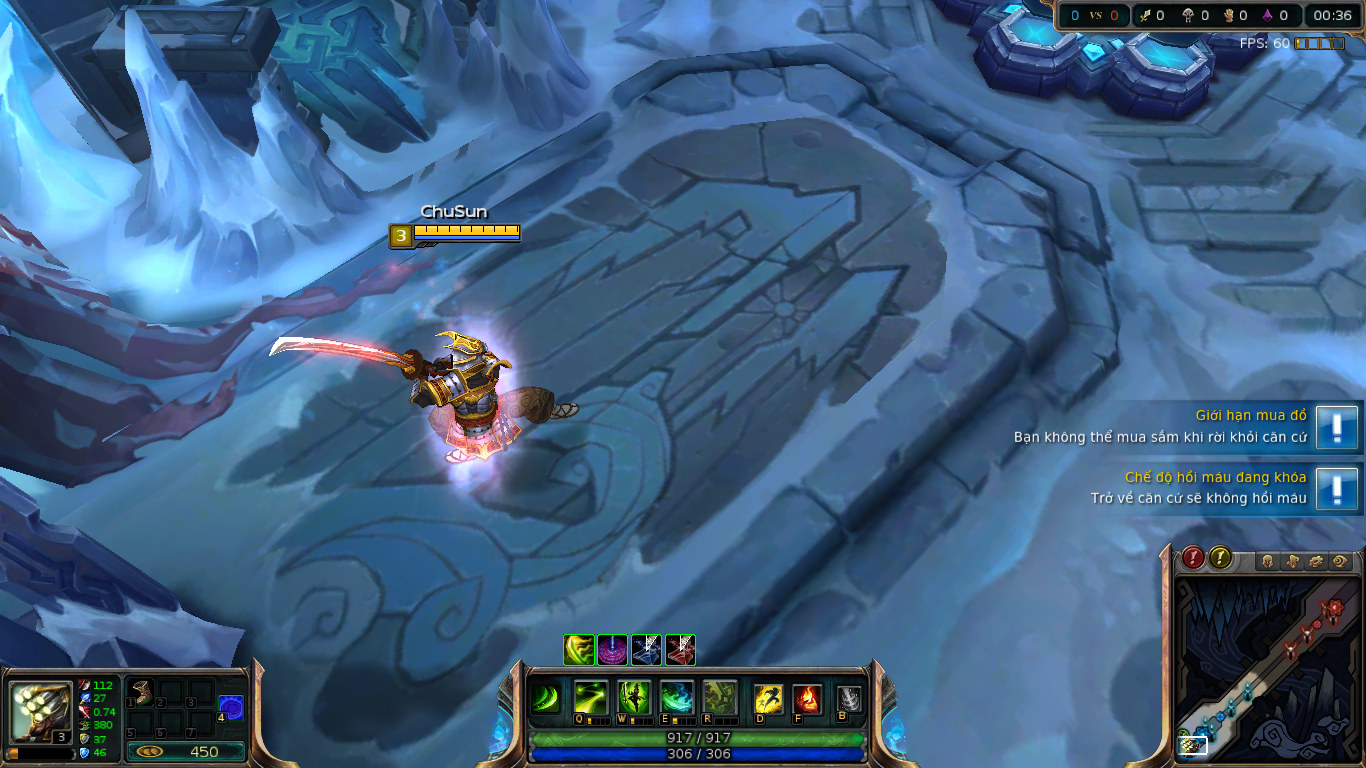
Task: Cast Alpha Strike using the Q ability icon
Action: 590,698
